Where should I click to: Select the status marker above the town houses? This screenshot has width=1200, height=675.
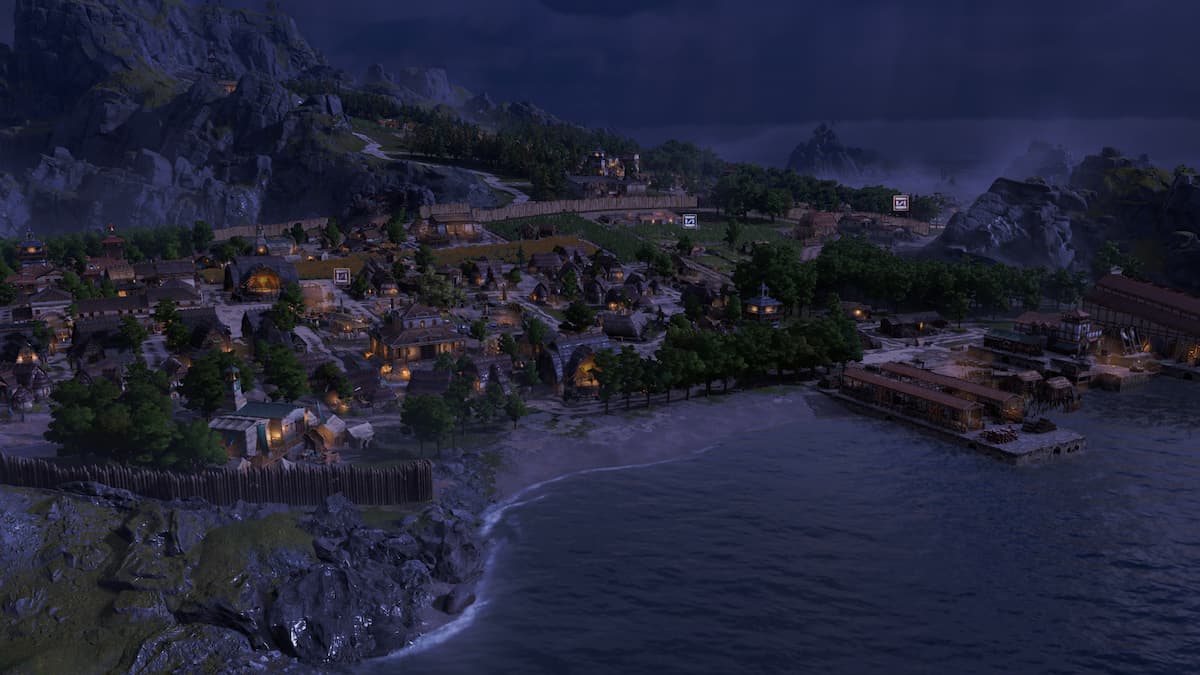(342, 275)
